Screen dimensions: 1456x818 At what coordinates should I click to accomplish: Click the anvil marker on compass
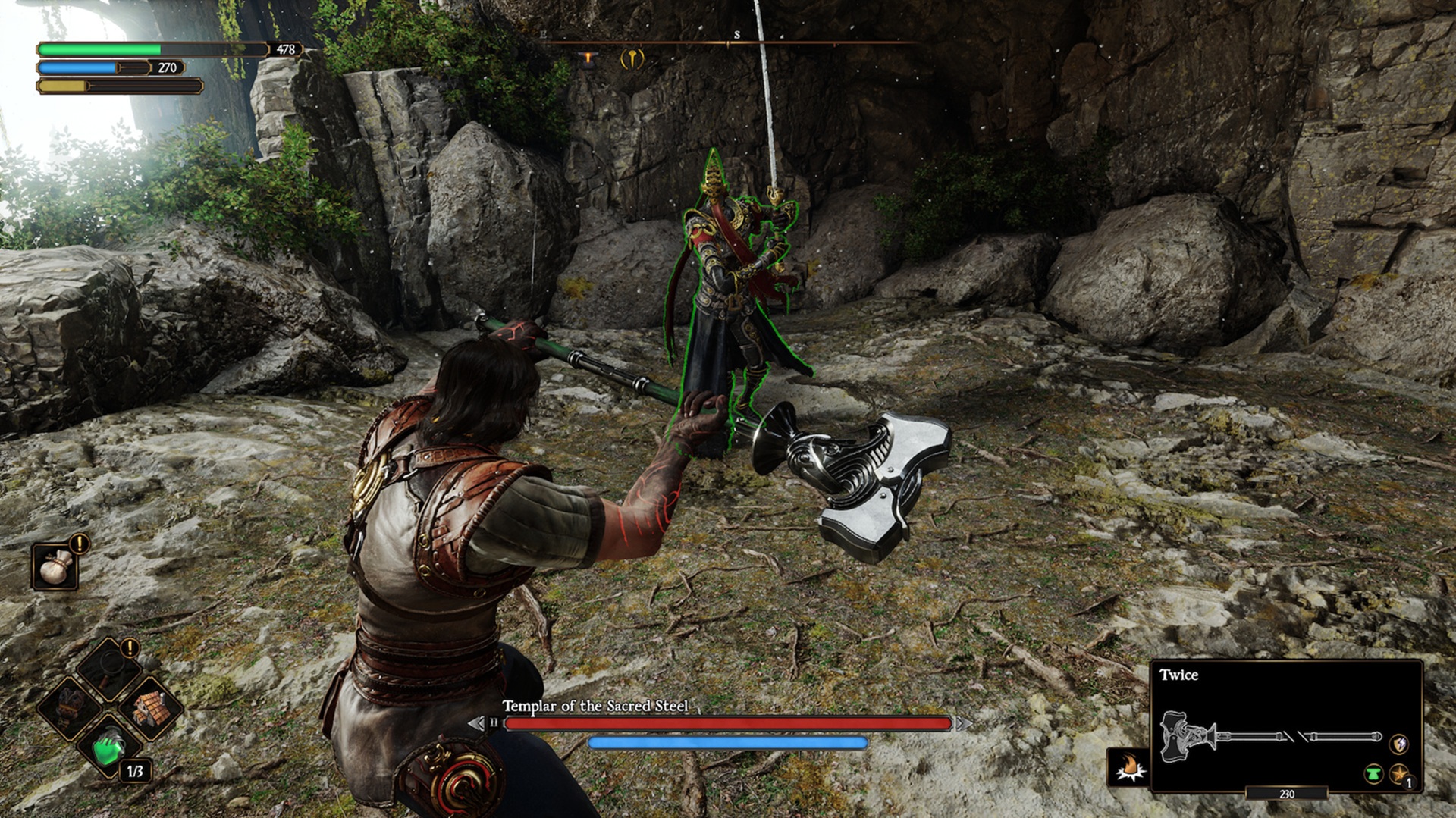tap(586, 59)
